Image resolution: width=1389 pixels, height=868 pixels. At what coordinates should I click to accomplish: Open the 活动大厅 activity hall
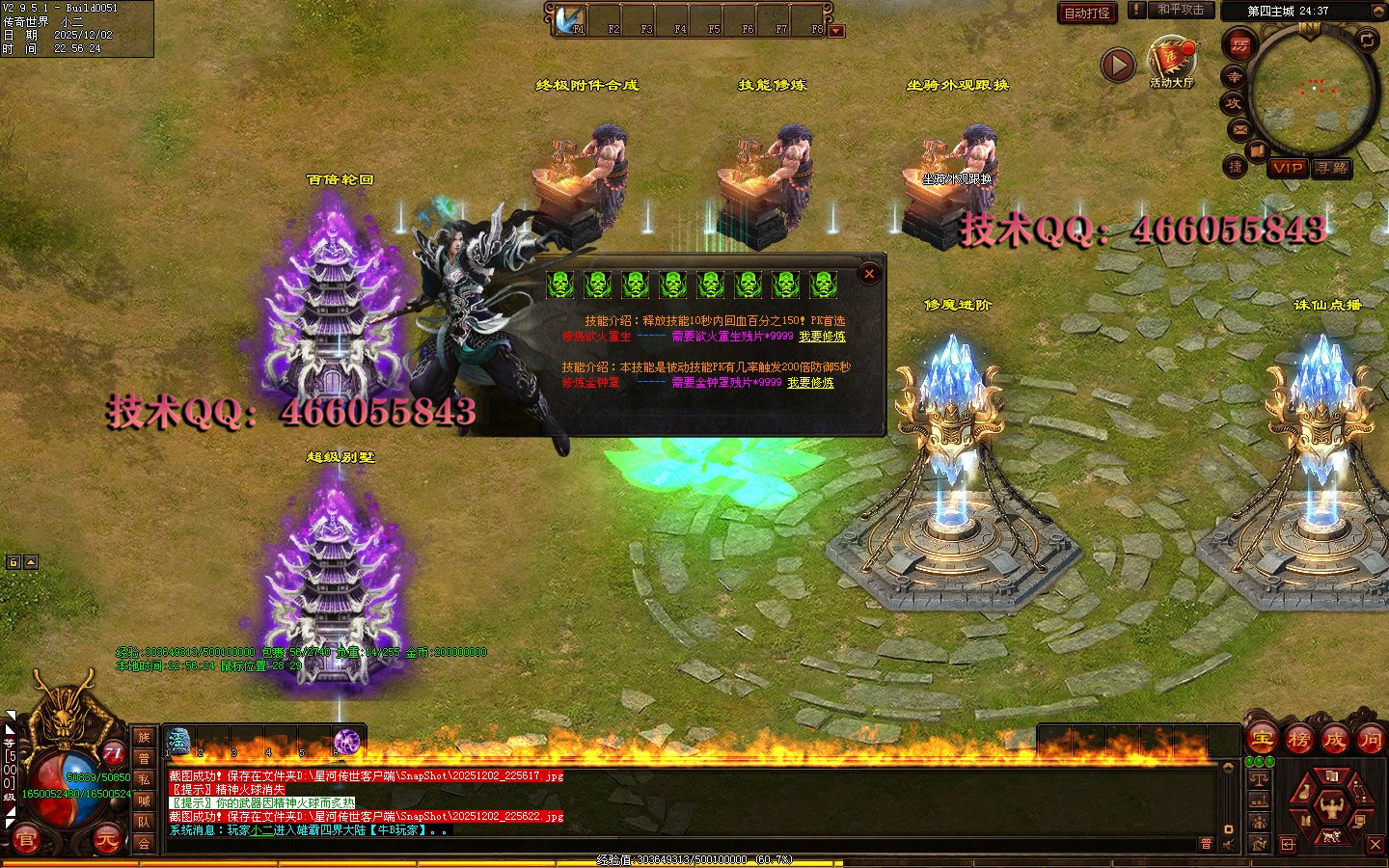tap(1172, 60)
